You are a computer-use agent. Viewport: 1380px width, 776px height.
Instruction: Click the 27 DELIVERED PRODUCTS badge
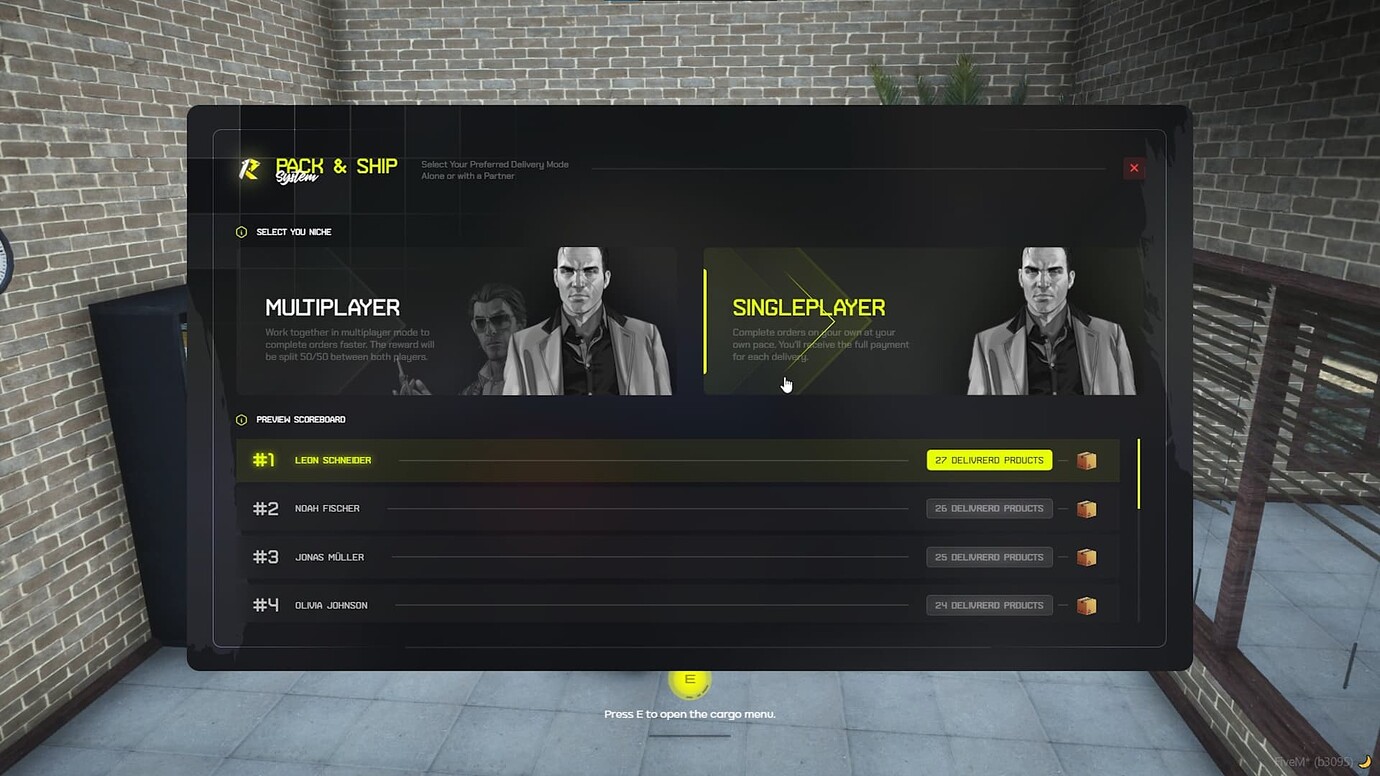point(988,460)
